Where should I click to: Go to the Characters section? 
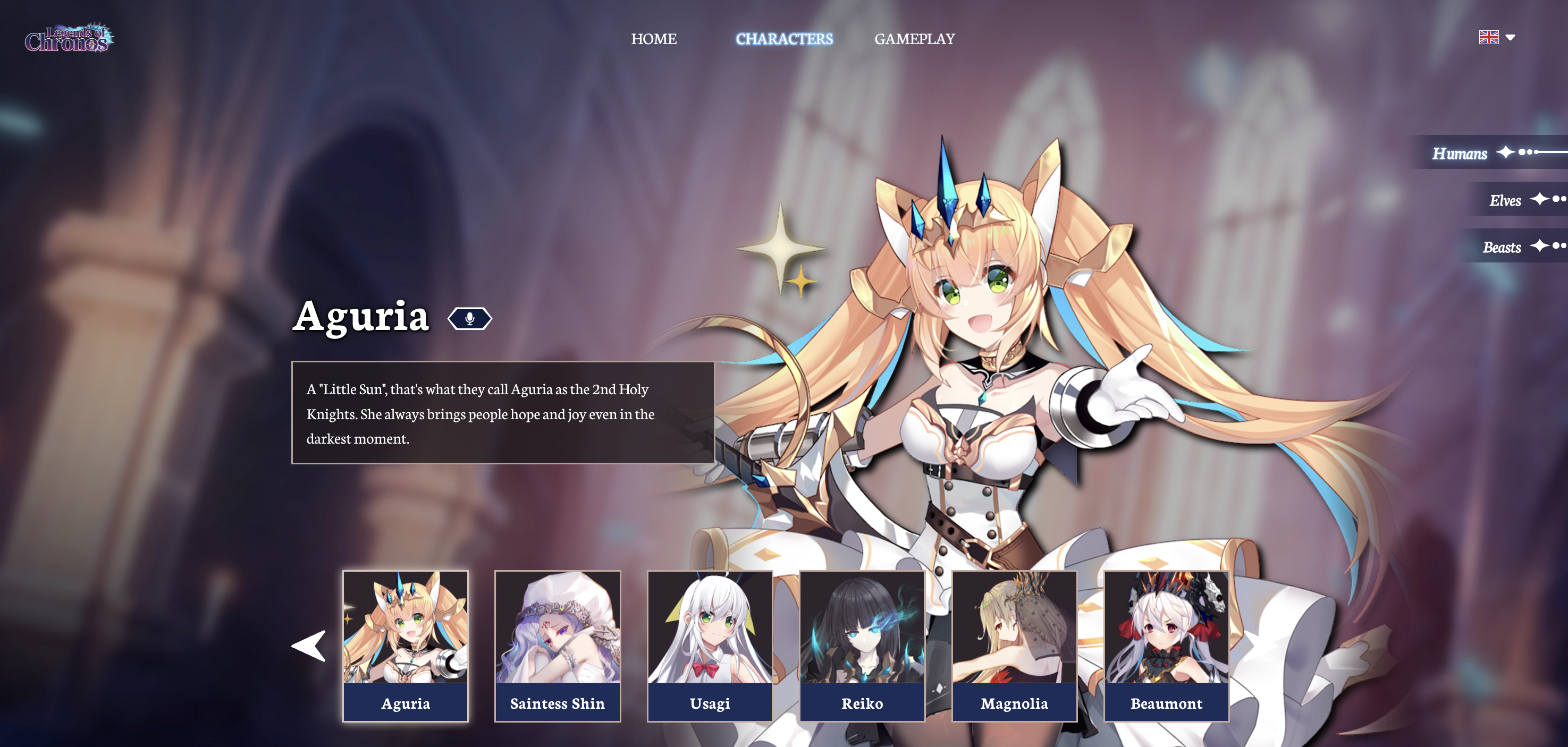pos(784,39)
